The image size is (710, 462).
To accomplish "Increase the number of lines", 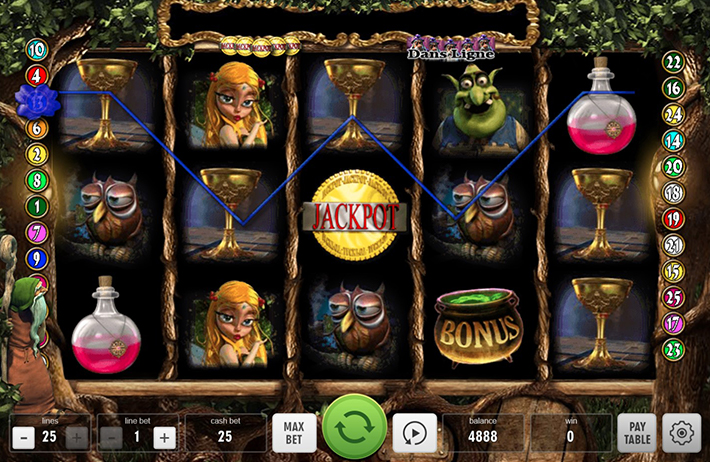I will coord(76,437).
